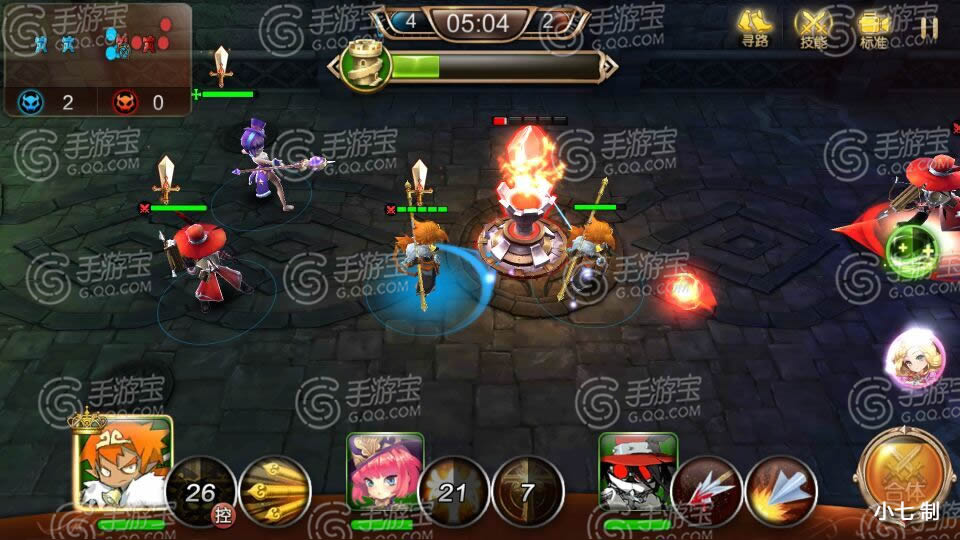The width and height of the screenshot is (960, 540).
Task: Activate the flaming arrow skill
Action: (x=781, y=492)
